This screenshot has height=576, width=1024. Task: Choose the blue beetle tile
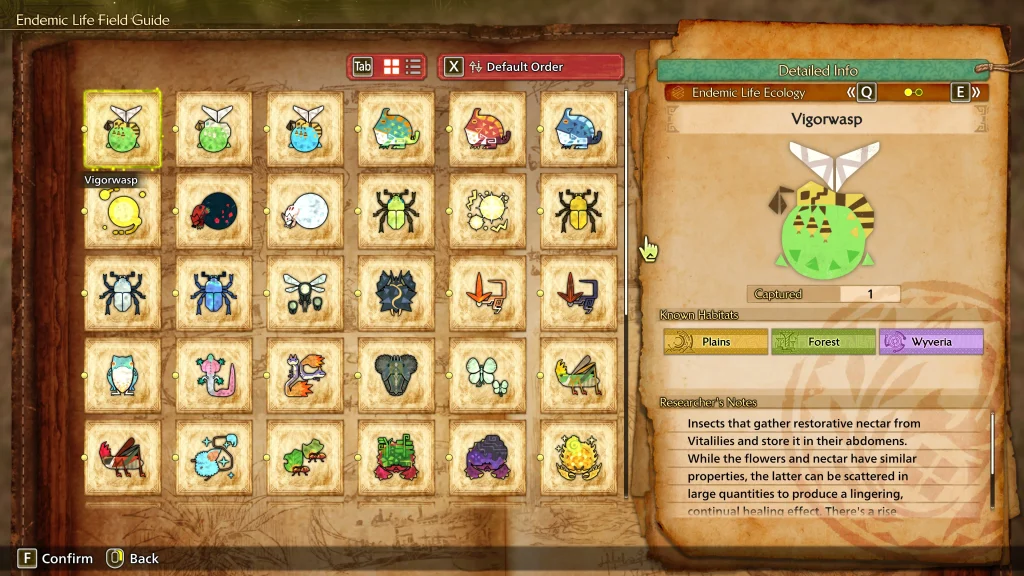pyautogui.click(x=214, y=294)
